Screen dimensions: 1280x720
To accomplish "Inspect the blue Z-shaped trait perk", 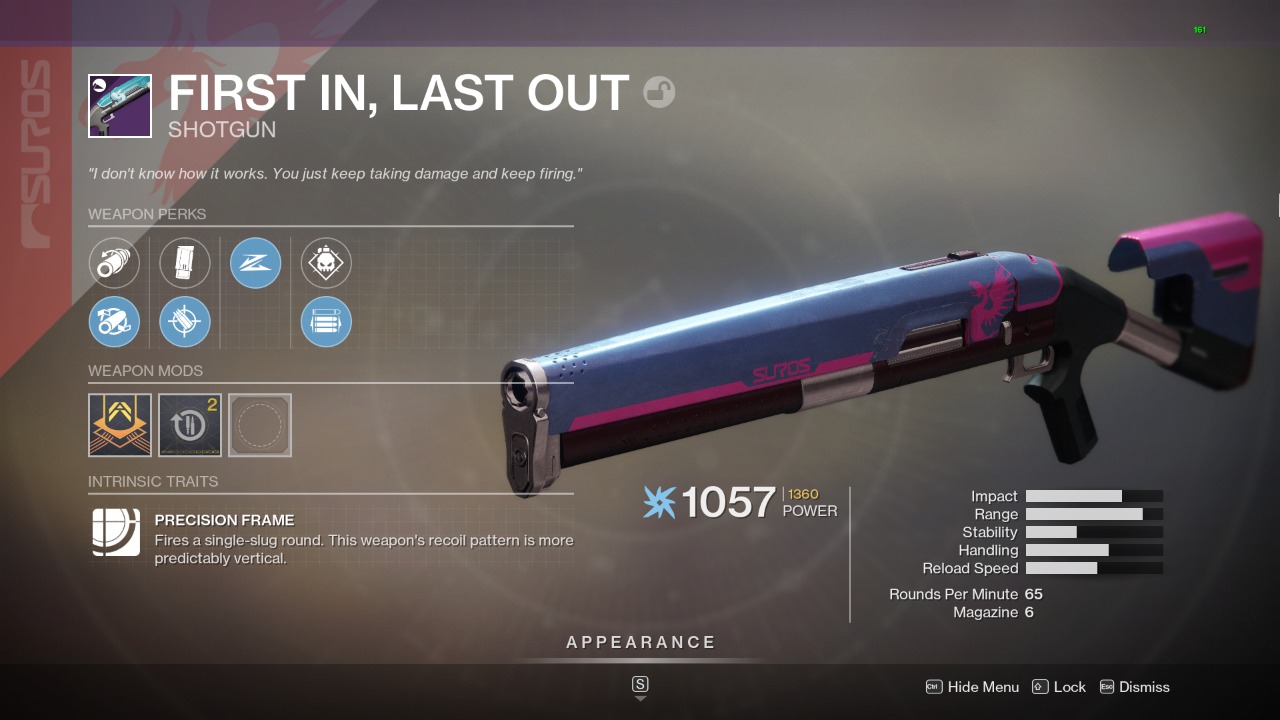I will coord(255,263).
